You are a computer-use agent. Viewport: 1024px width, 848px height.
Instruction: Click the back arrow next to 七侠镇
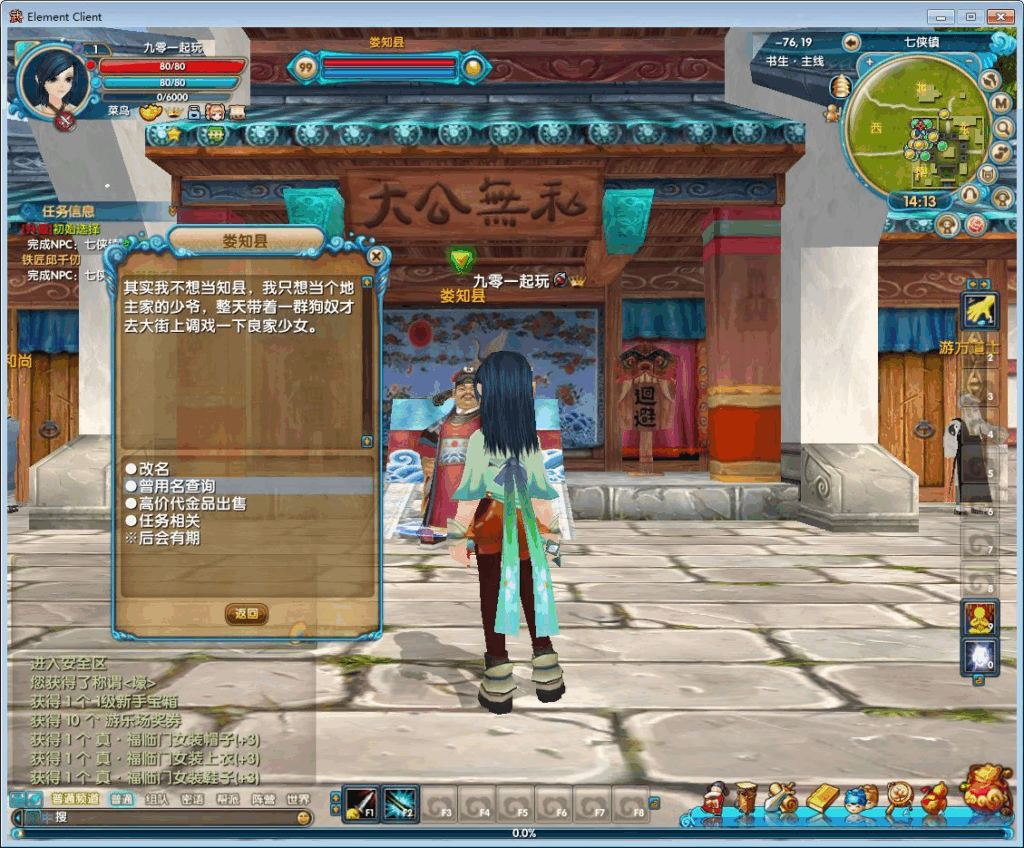coord(851,42)
